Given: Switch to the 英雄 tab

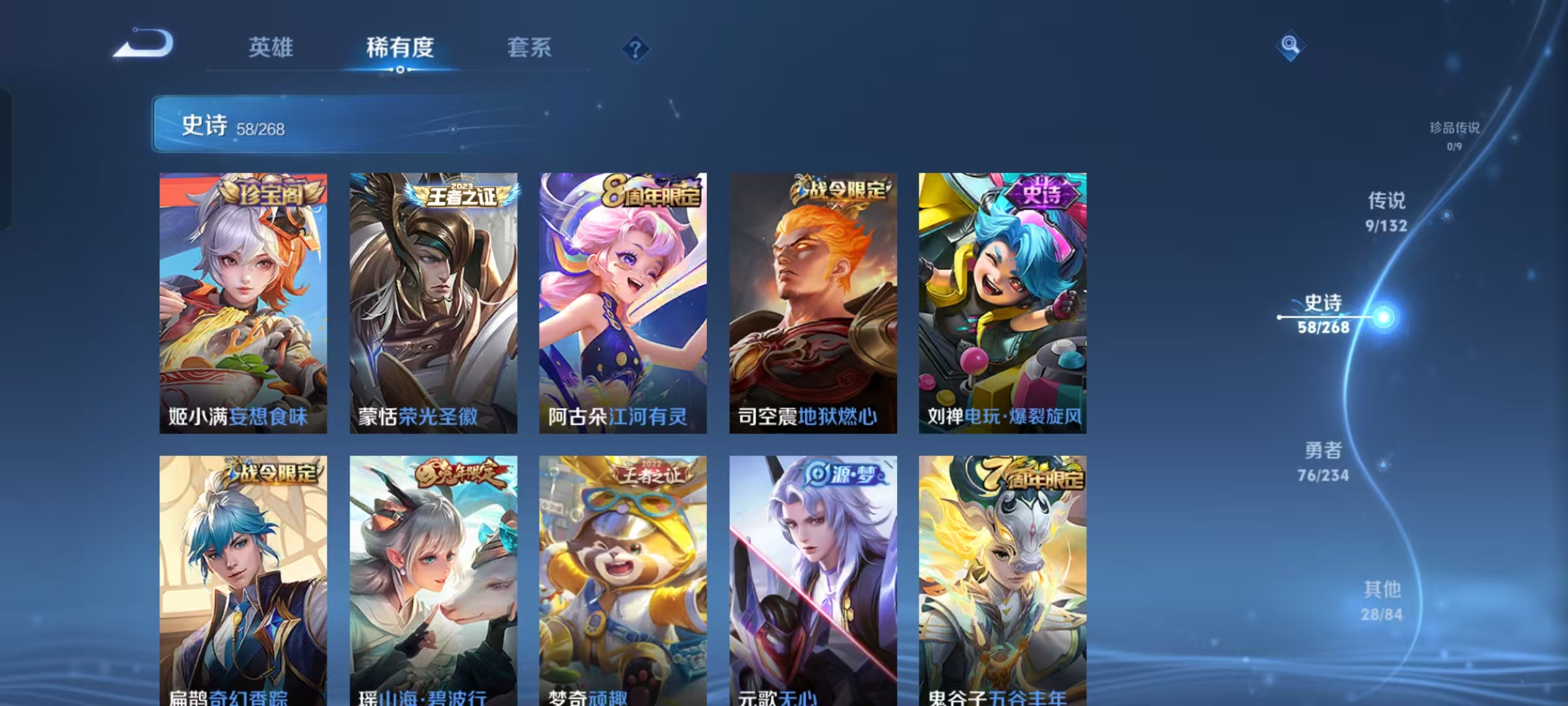Looking at the screenshot, I should [x=270, y=48].
